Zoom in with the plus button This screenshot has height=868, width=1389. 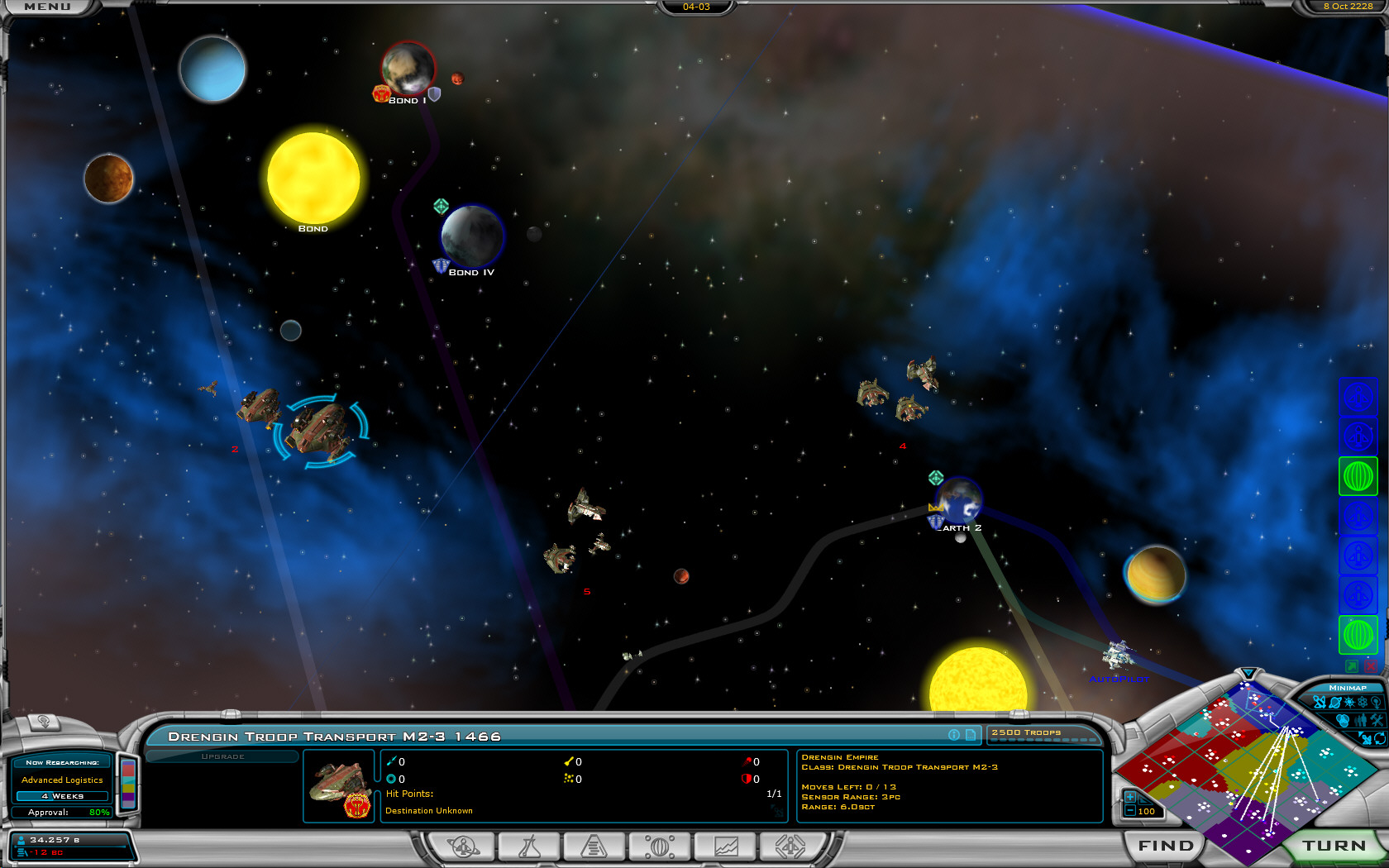click(1129, 797)
